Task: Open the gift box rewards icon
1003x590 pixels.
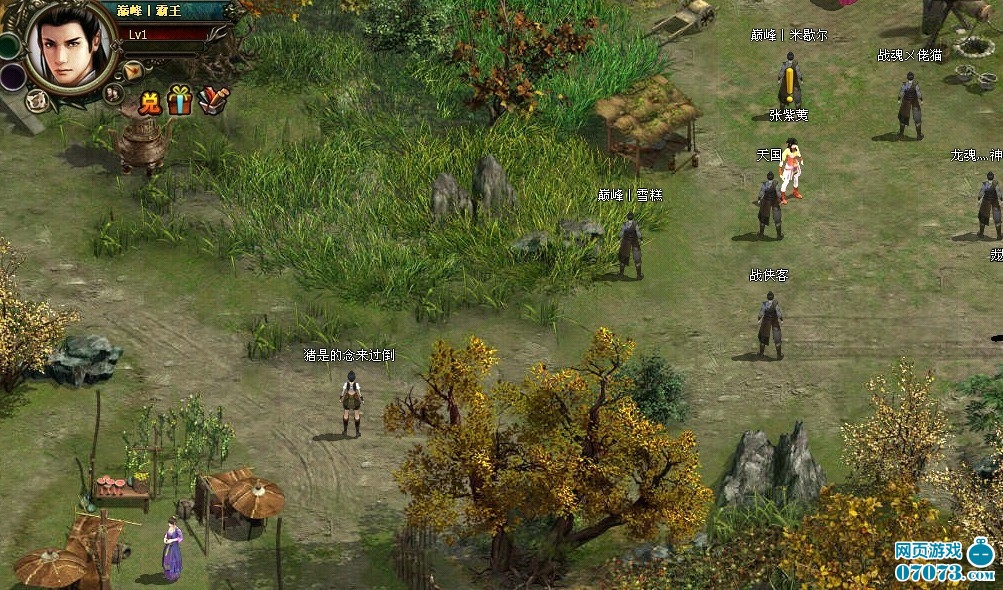Action: (x=180, y=100)
